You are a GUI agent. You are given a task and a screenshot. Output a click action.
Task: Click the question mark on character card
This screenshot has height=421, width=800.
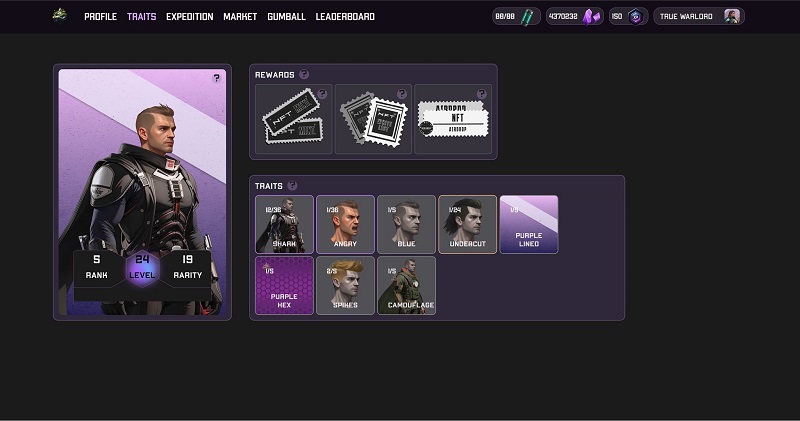click(216, 78)
